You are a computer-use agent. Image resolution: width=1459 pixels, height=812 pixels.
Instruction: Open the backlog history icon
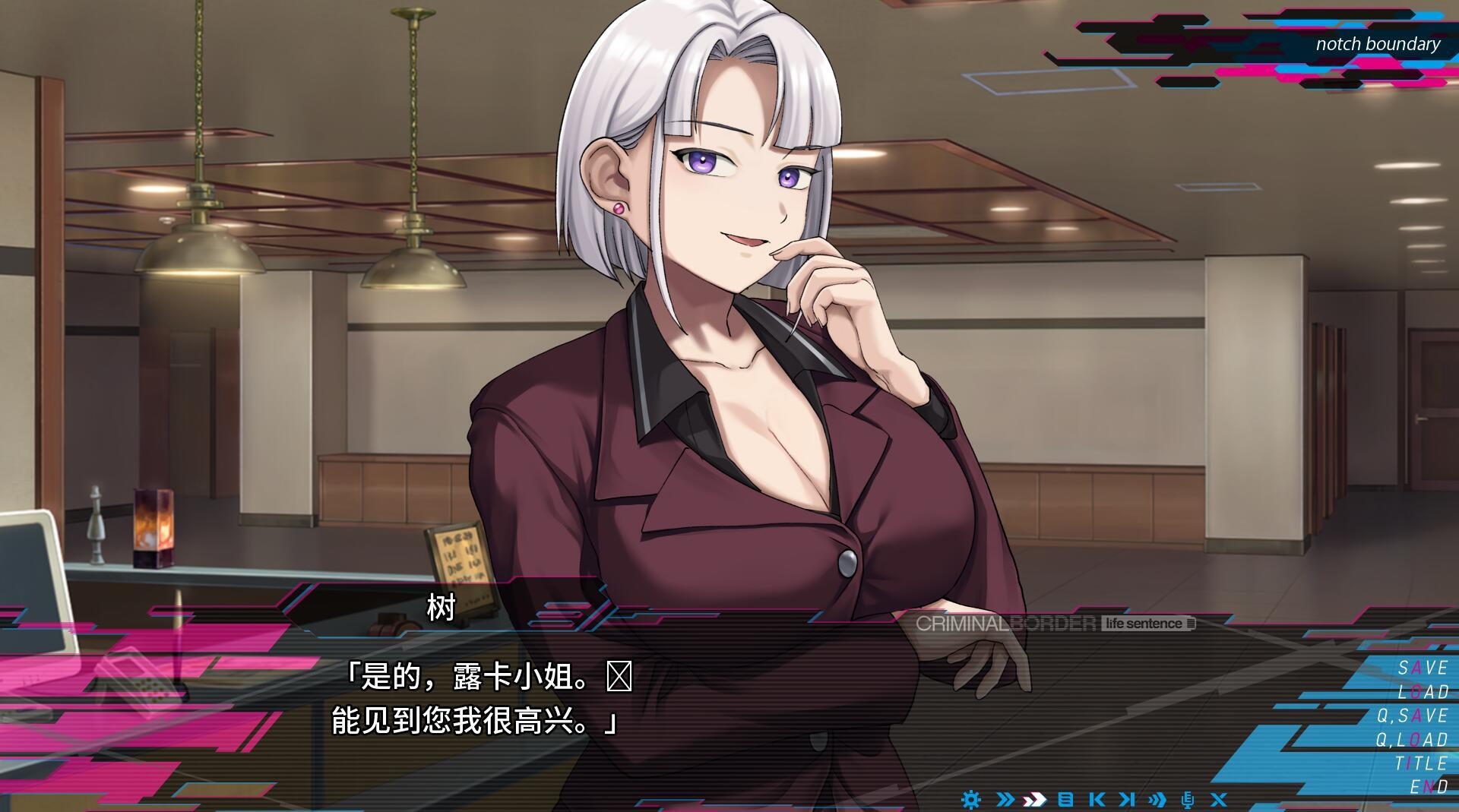click(x=1066, y=800)
